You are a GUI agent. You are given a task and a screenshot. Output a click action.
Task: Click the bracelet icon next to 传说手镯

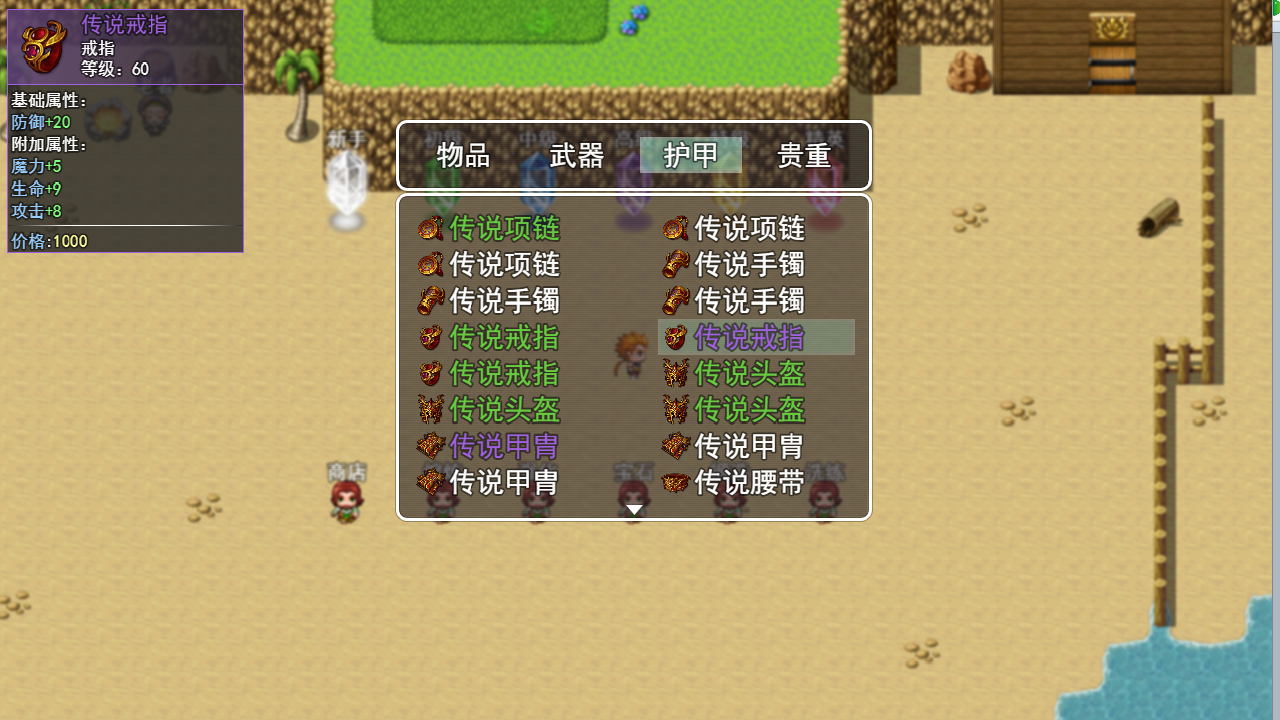[431, 301]
